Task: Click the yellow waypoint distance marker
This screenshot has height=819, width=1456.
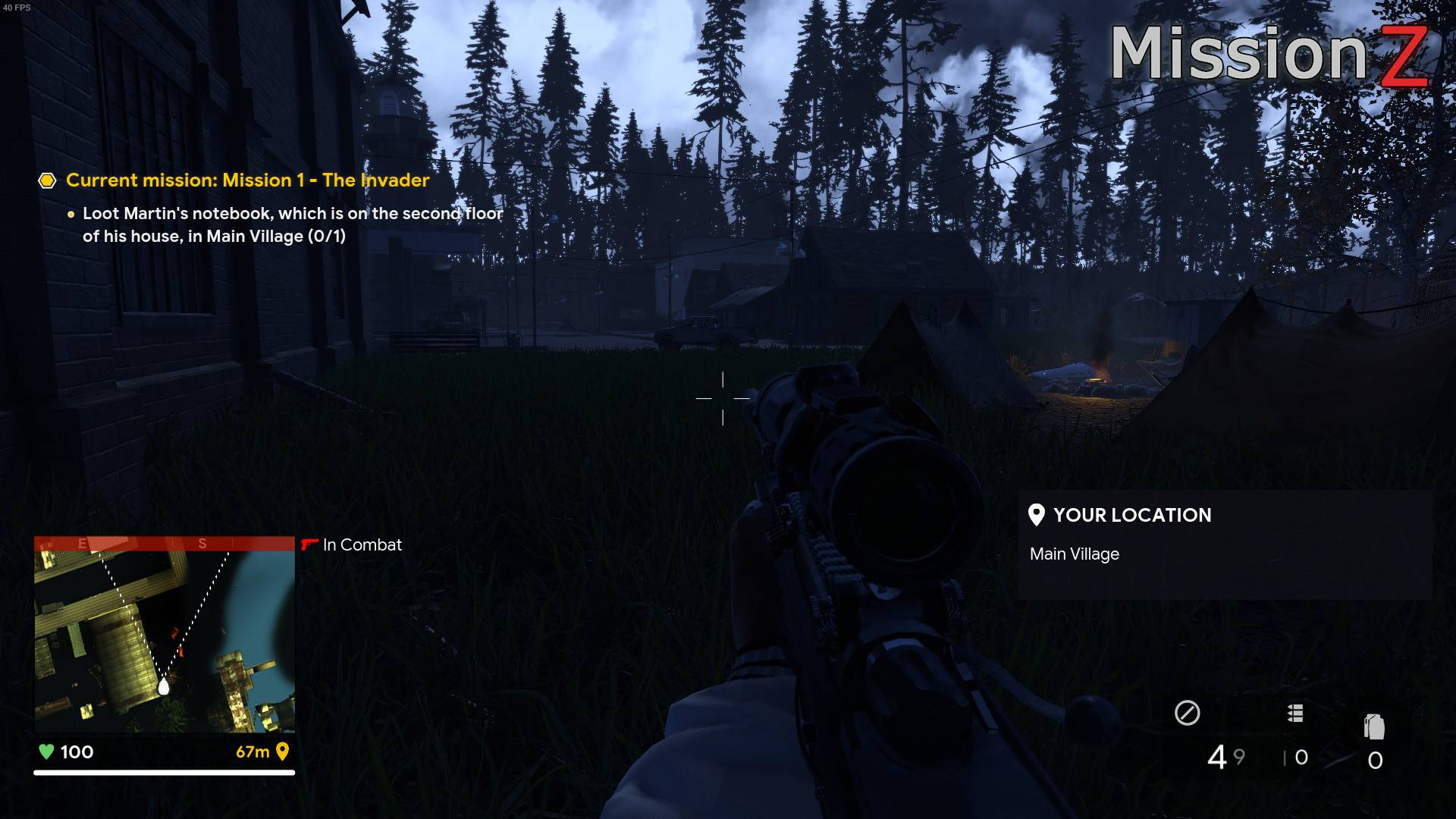Action: [262, 752]
